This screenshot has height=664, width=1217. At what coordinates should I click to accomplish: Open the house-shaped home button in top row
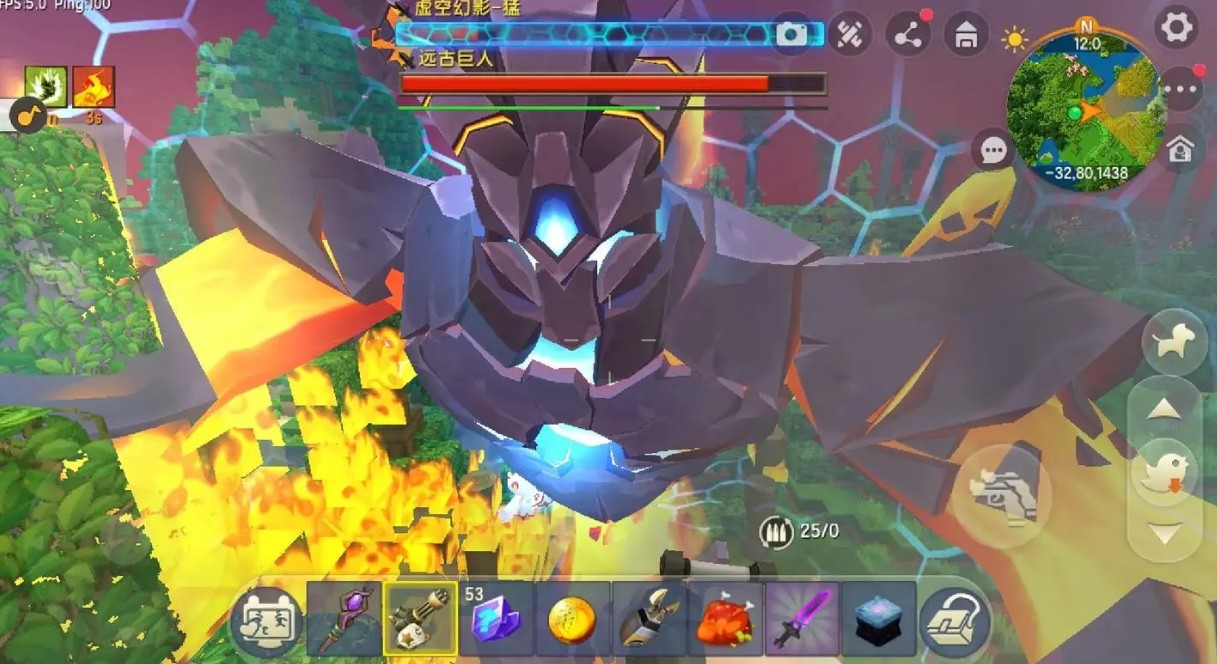(x=966, y=36)
